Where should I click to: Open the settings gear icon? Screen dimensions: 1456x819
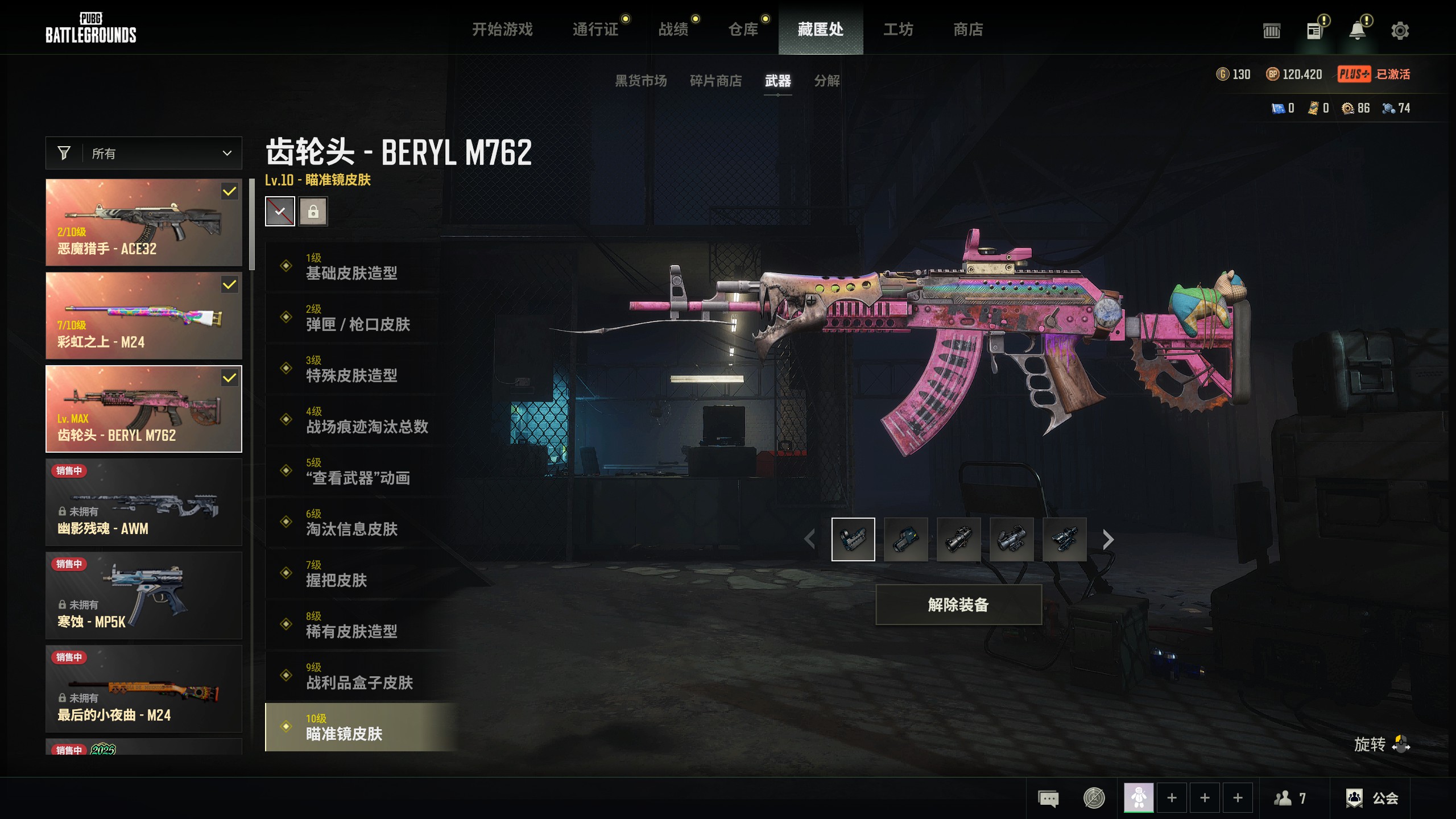click(x=1400, y=31)
